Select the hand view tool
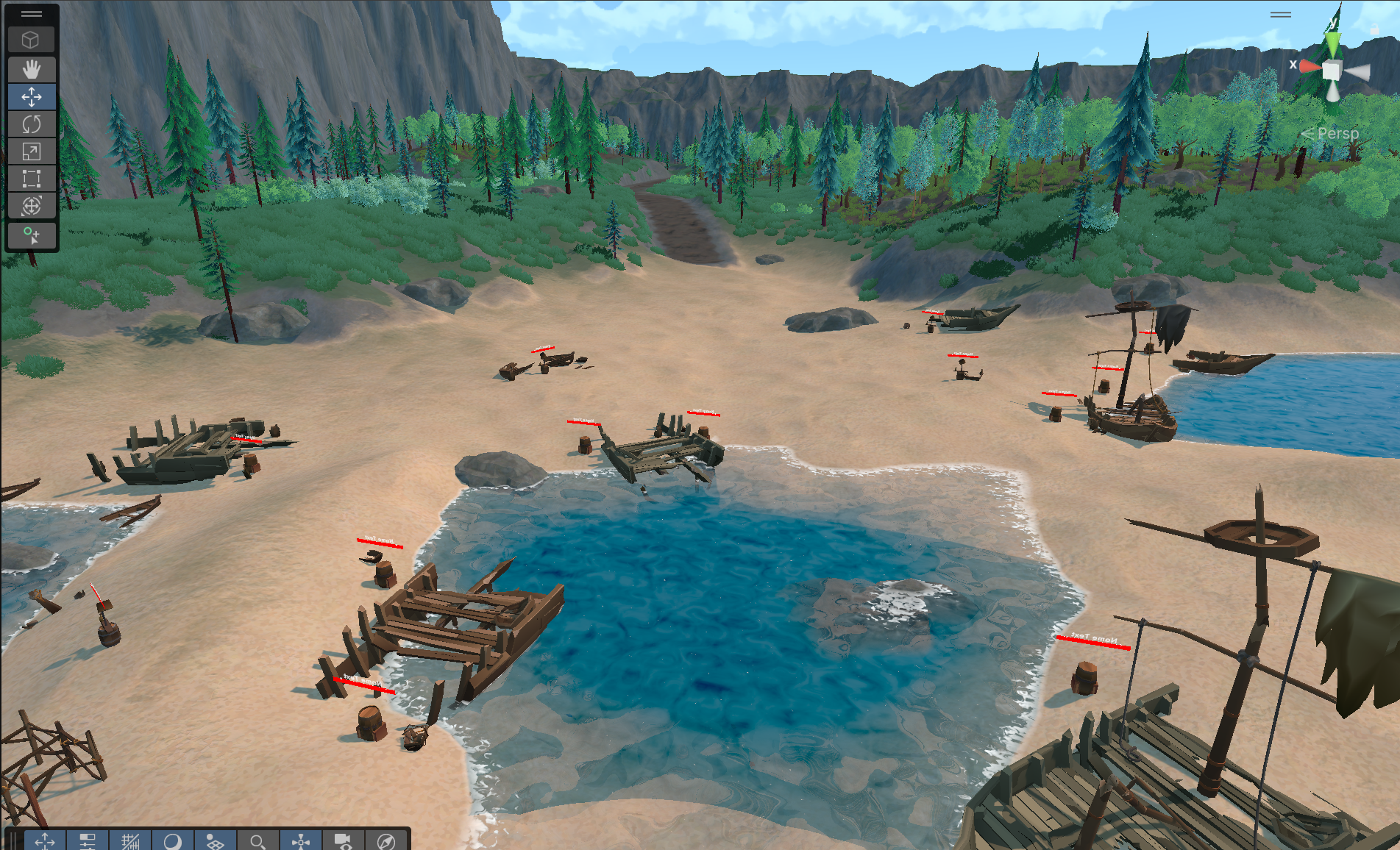 tap(31, 70)
